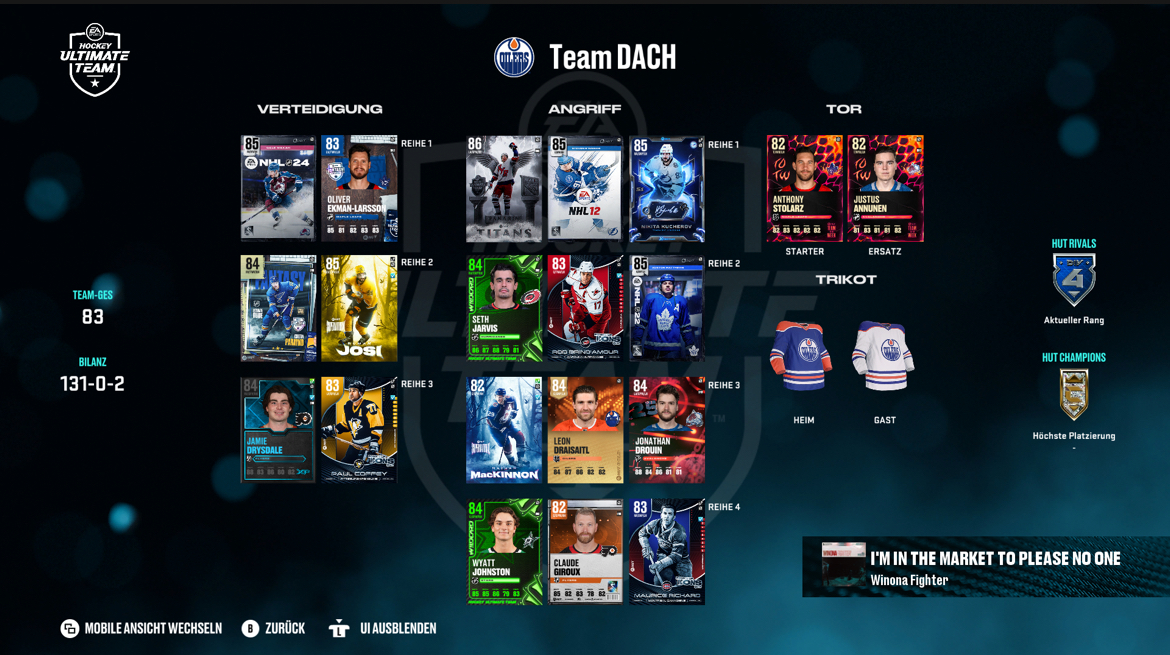Click the Mobile Ansicht Wechseln option
Screen dimensions: 1170x655
pyautogui.click(x=141, y=628)
